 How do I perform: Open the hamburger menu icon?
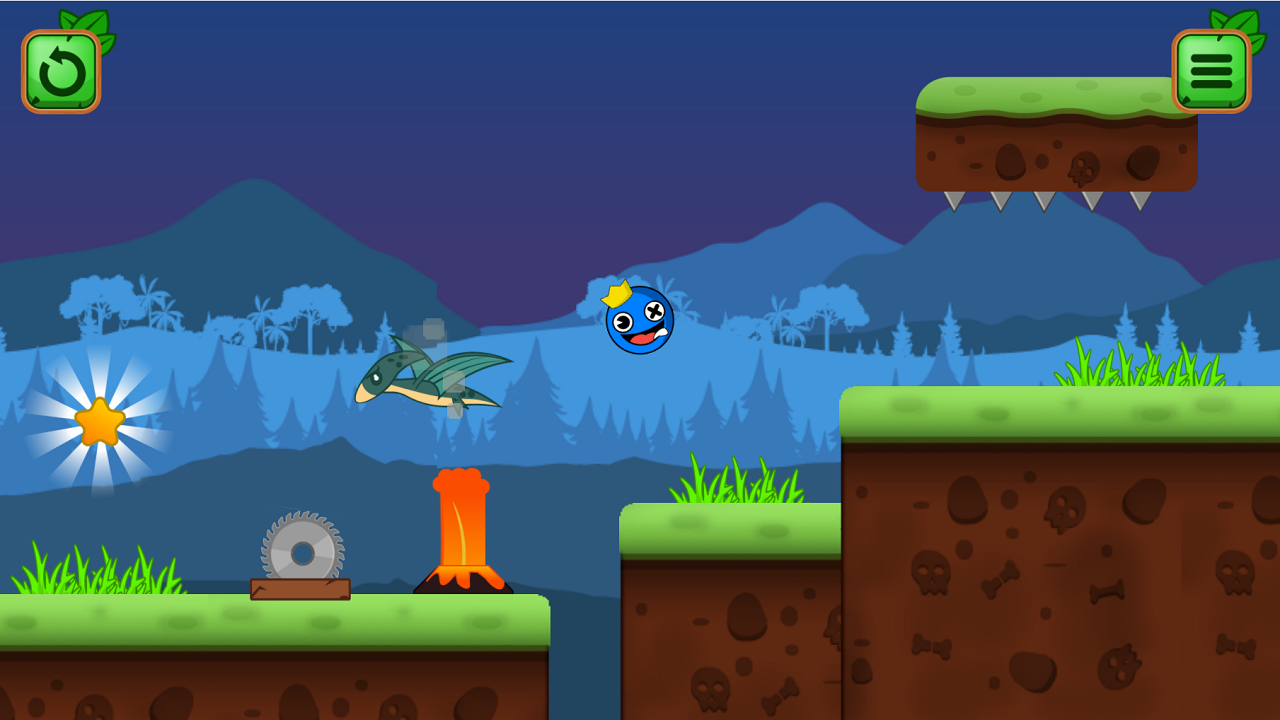tap(1212, 70)
